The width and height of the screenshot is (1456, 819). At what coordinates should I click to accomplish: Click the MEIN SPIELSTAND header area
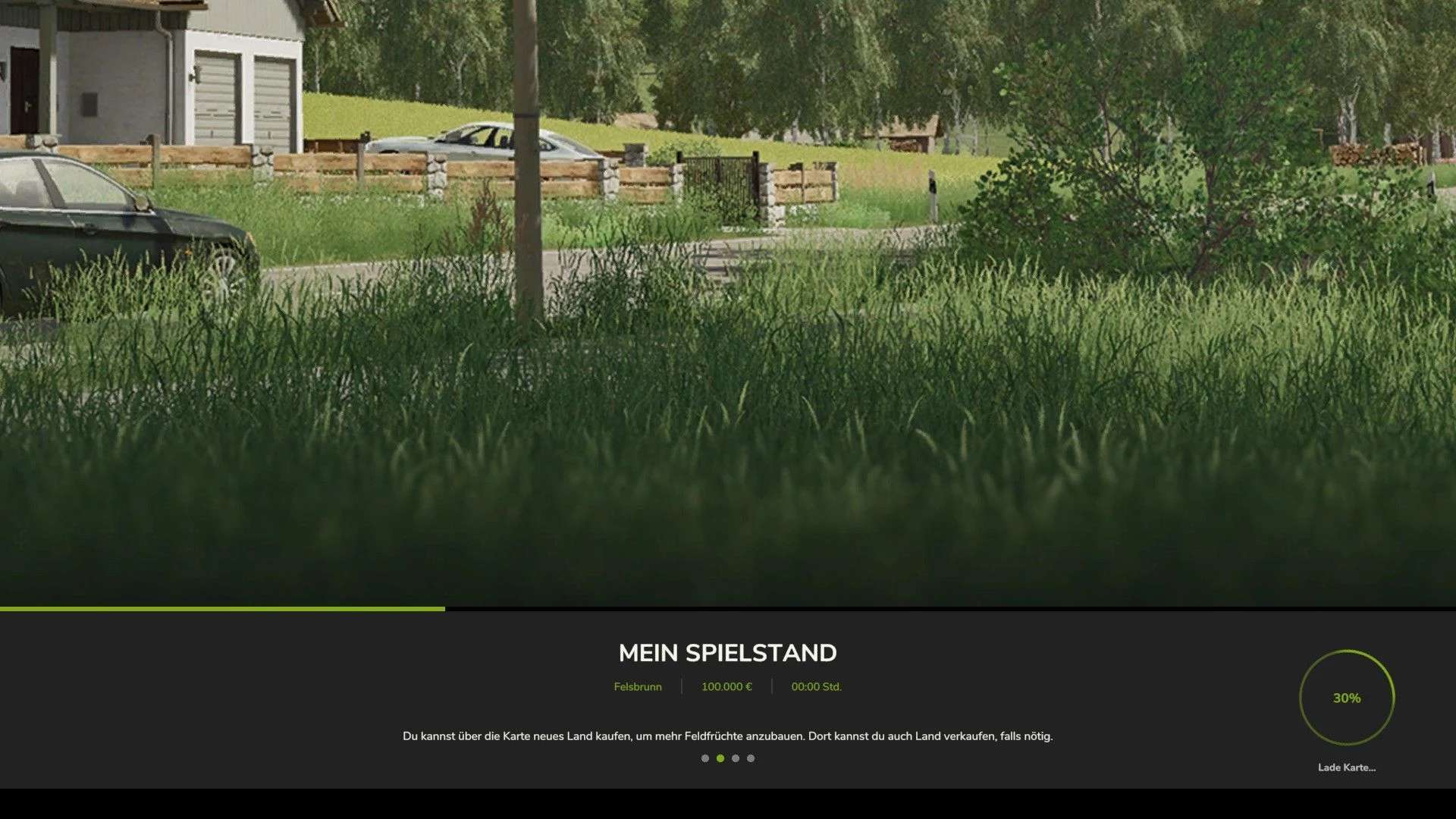point(728,652)
